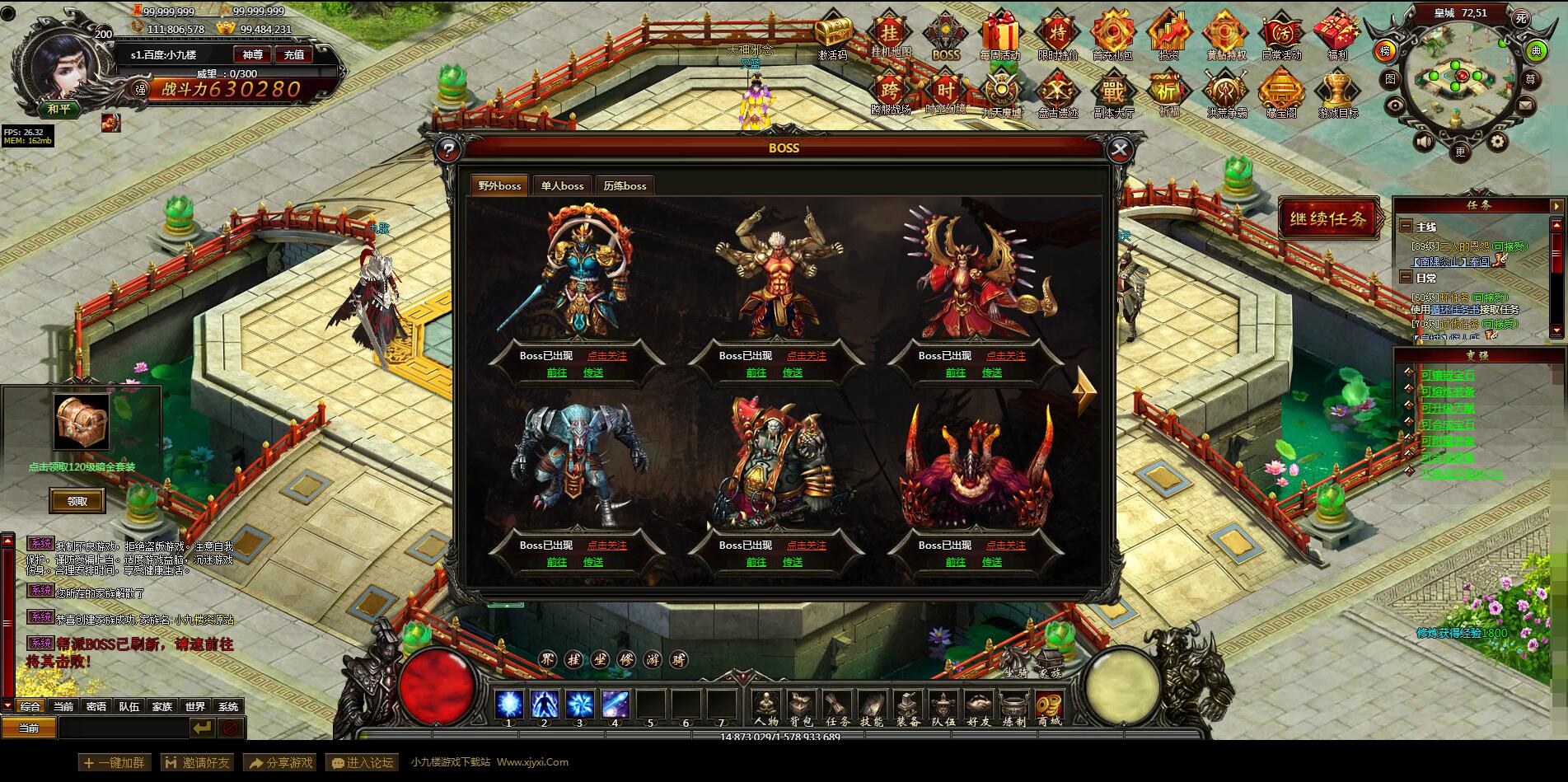Expand the 任务 quest panel arrow
Viewport: 1568px width, 782px height.
coord(1557,205)
